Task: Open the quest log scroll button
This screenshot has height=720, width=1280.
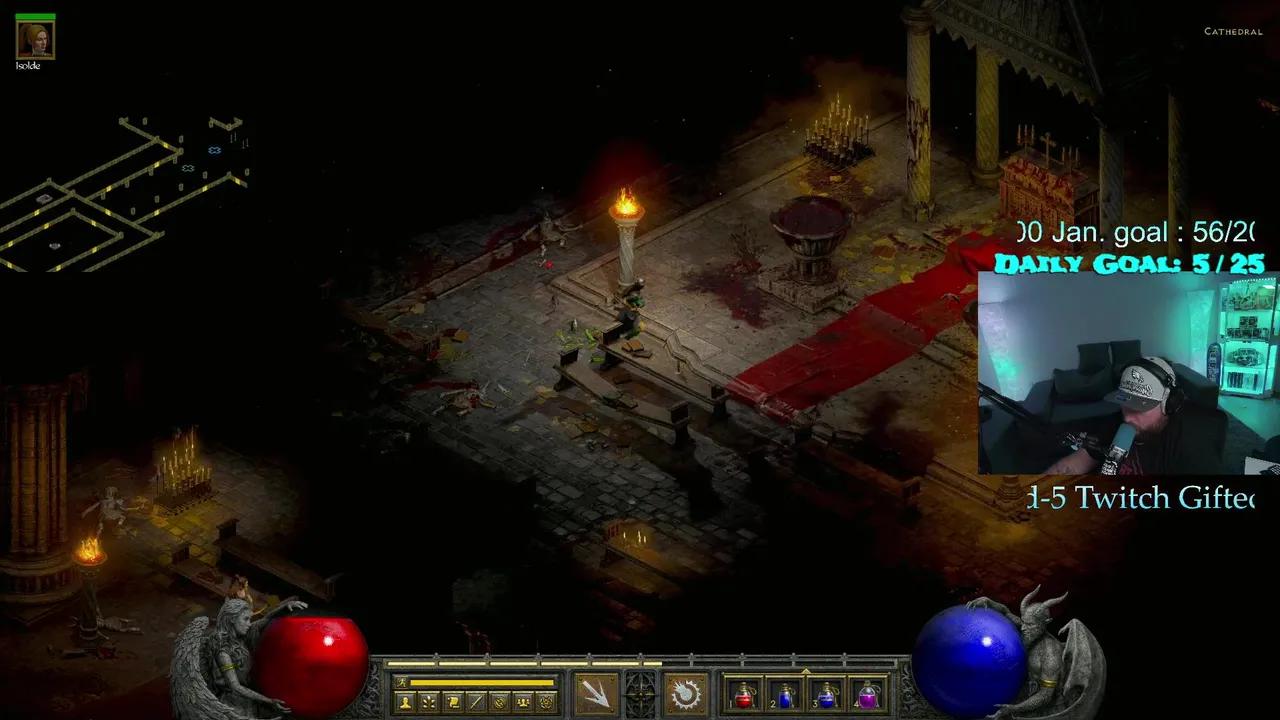Action: 452,702
